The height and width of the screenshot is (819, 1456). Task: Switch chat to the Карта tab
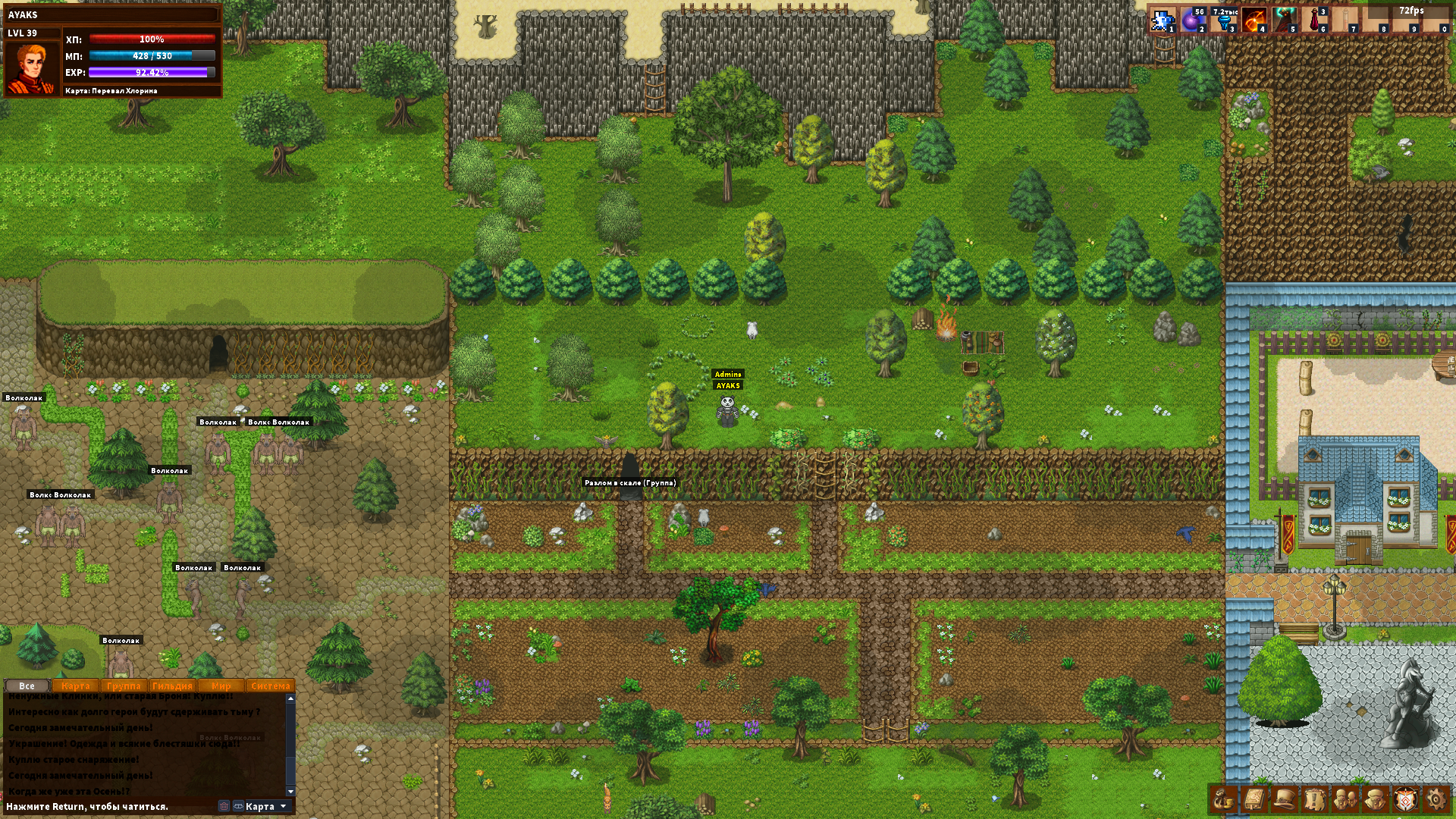[x=76, y=686]
